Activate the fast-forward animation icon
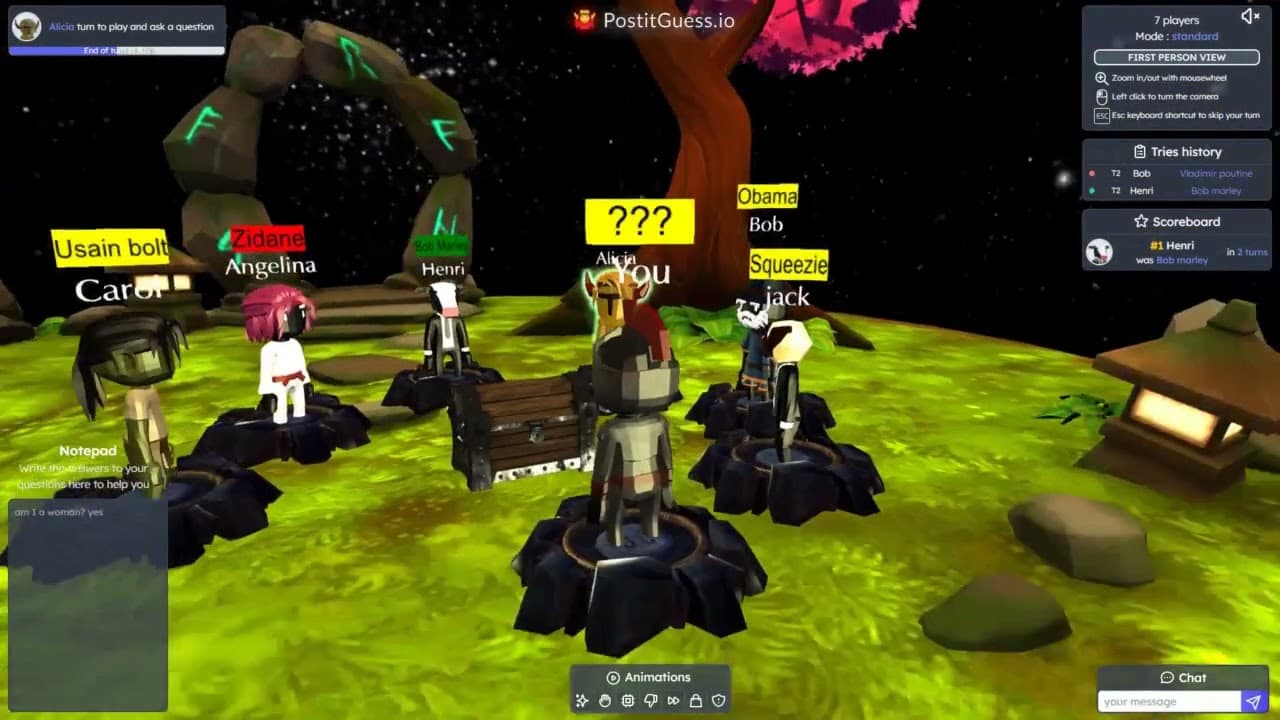Viewport: 1280px width, 720px height. coord(673,701)
